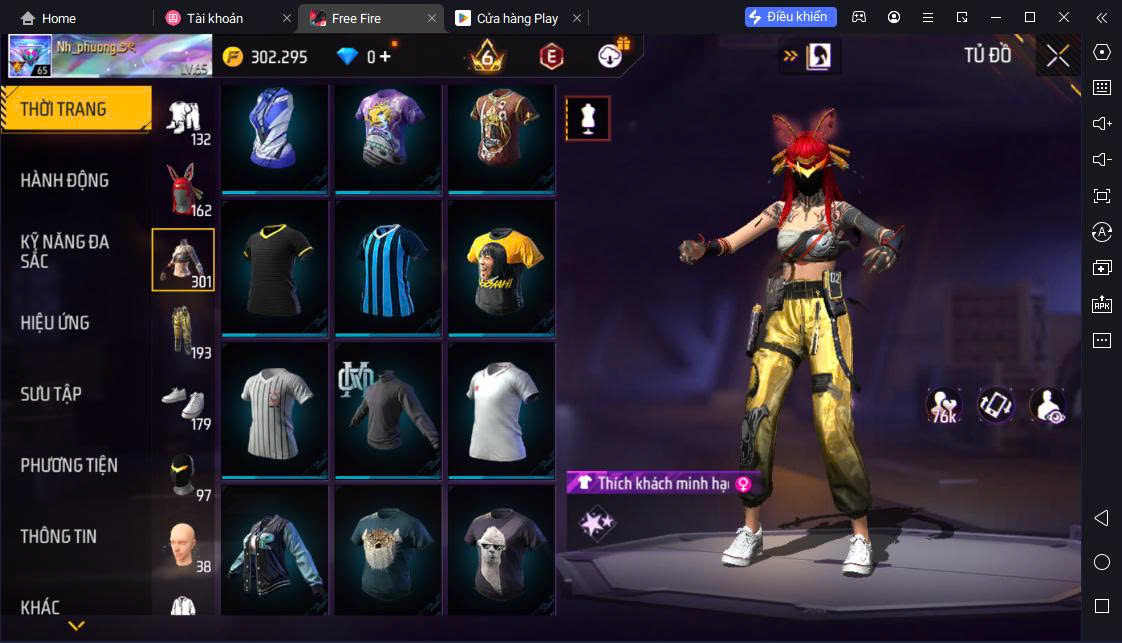Show the SƯU TẬP category
The width and height of the screenshot is (1122, 643).
[51, 394]
